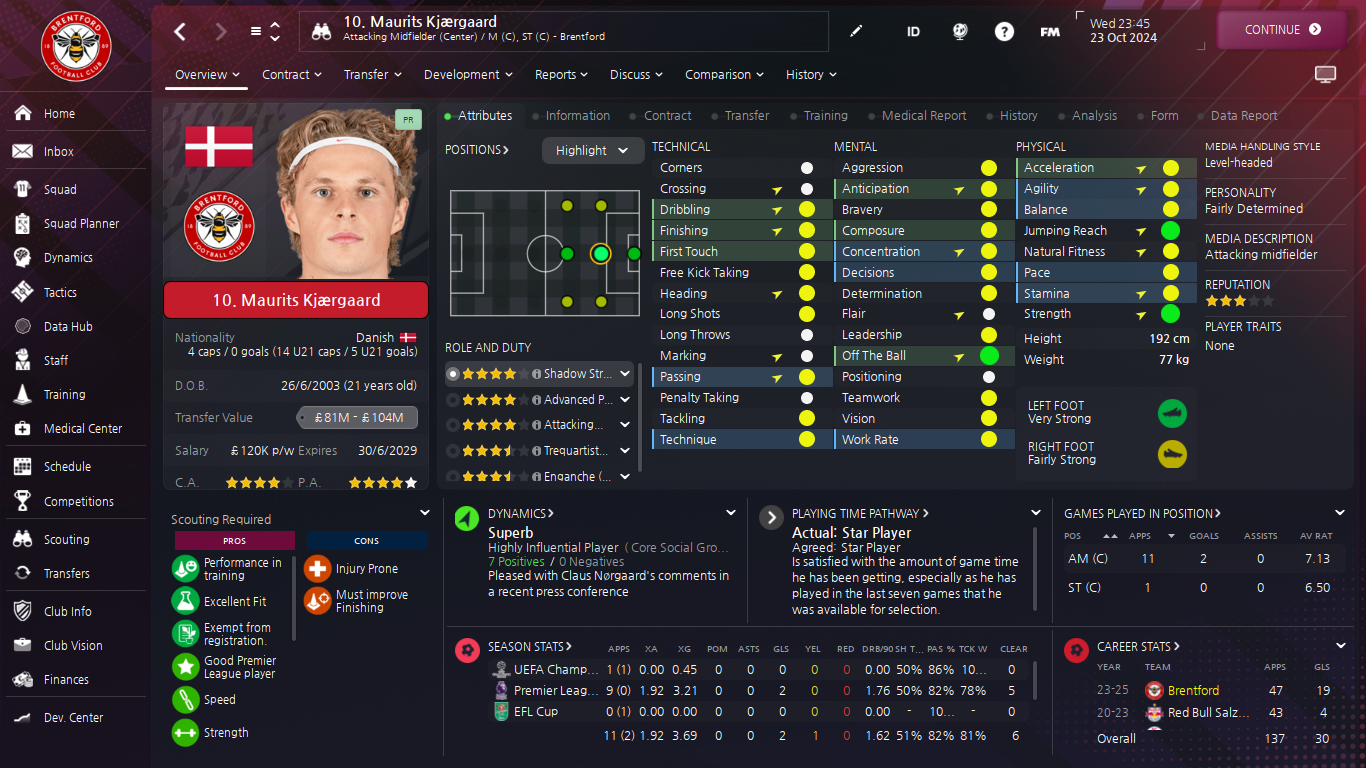Expand the Transfer dropdown menu

point(372,75)
